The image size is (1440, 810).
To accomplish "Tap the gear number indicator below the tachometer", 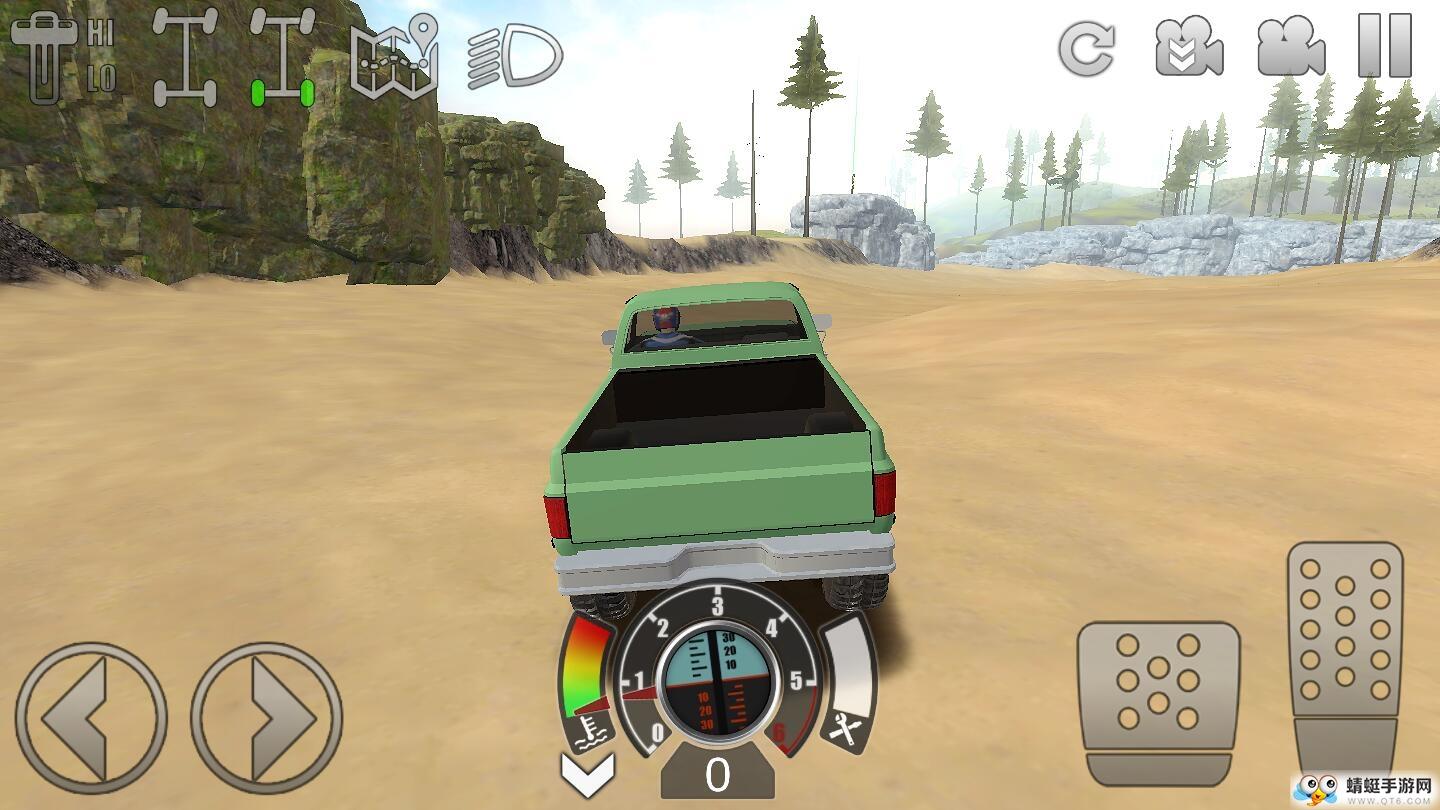I will (x=717, y=775).
